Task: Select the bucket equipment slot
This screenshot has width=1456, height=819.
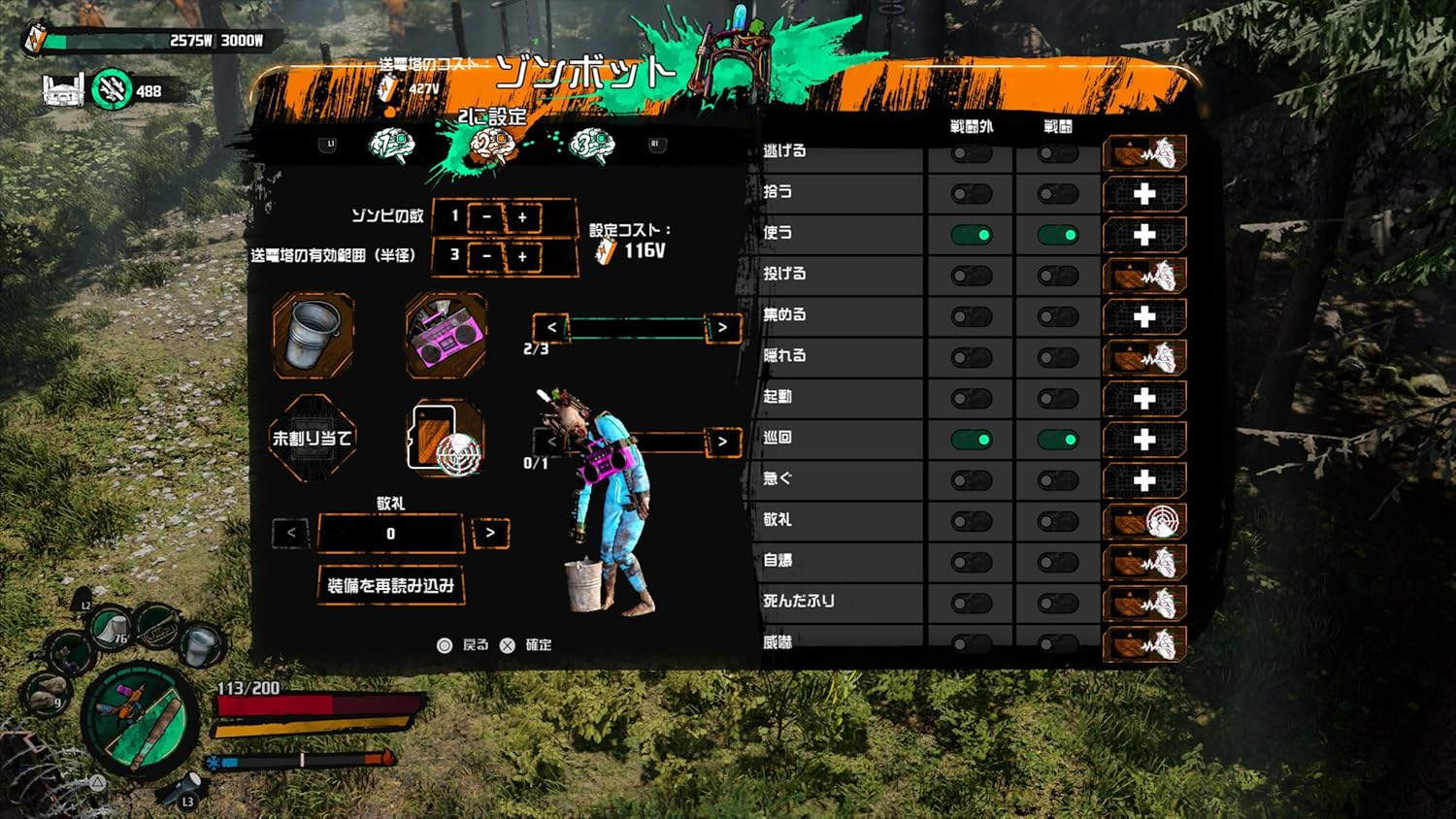Action: point(313,338)
